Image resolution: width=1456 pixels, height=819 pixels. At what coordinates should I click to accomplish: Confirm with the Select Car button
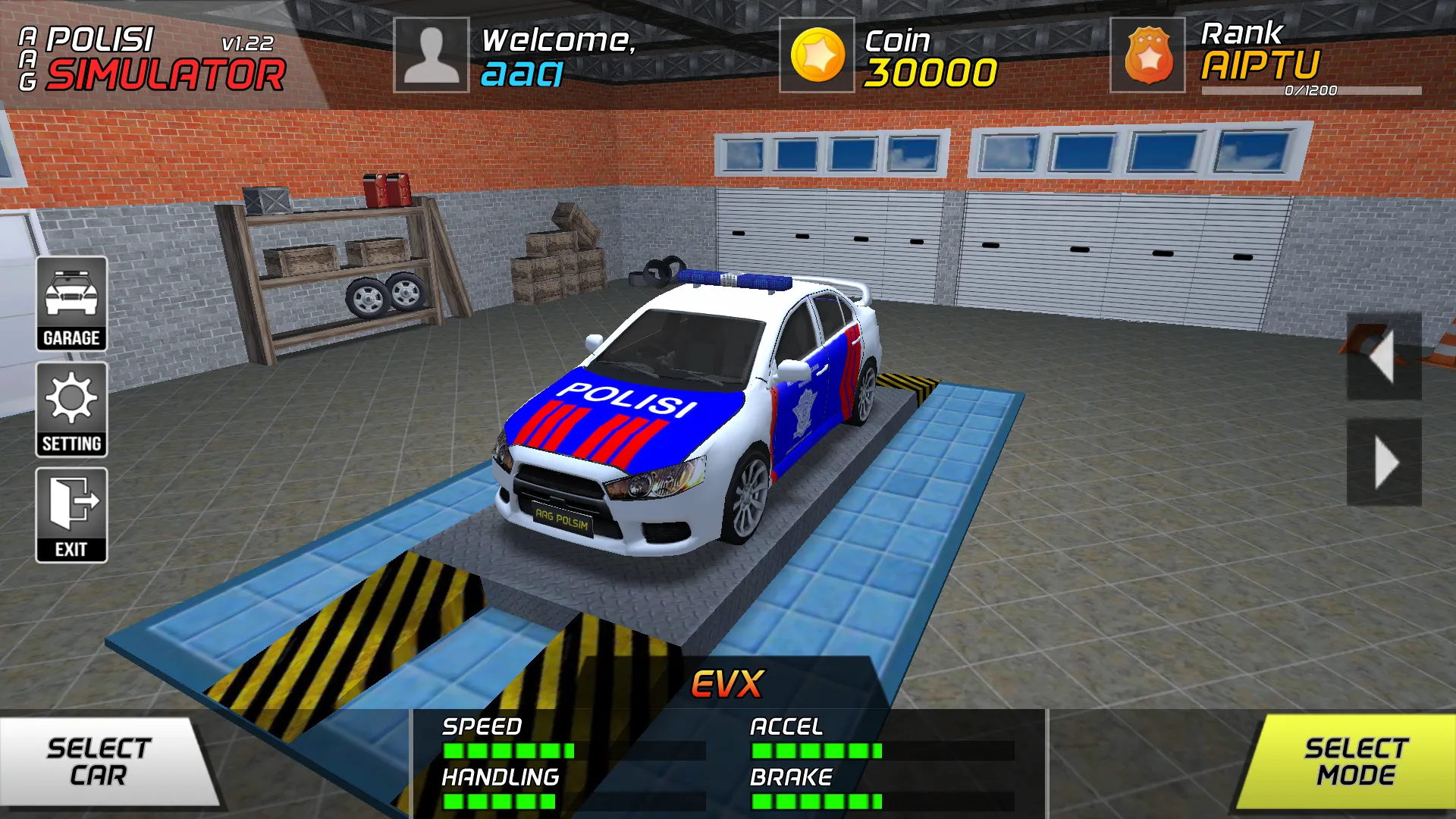(102, 761)
